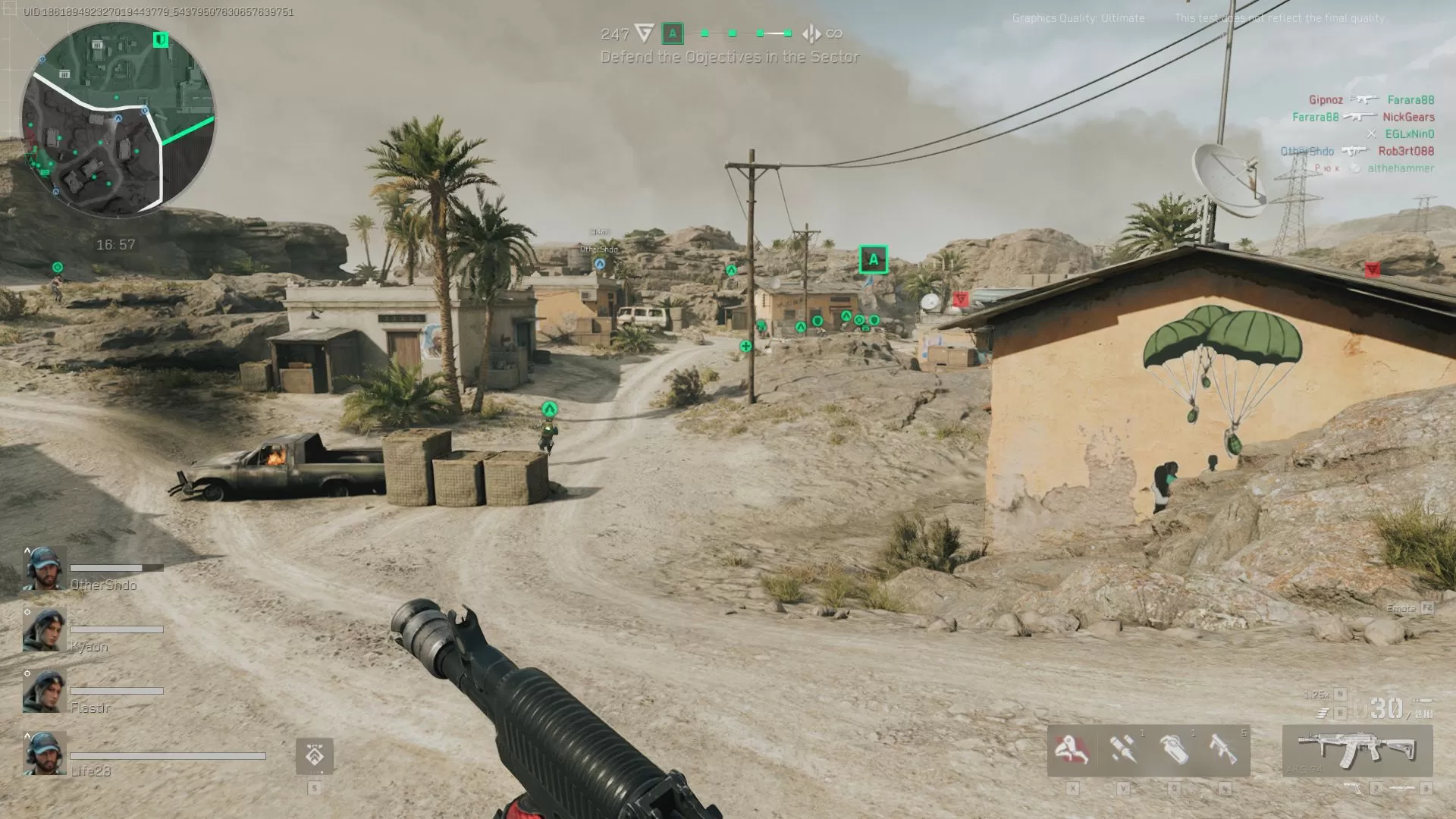Click NickGears in the kill feed
This screenshot has height=819, width=1456.
point(1408,117)
